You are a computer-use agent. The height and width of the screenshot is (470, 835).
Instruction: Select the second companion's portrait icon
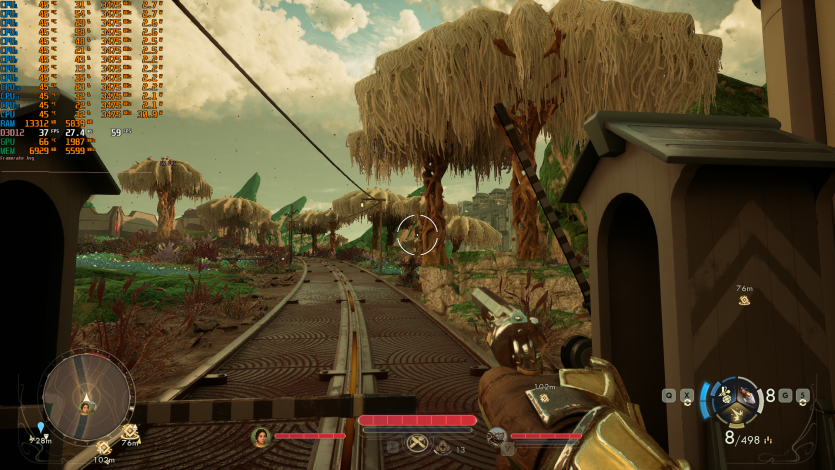pos(497,436)
